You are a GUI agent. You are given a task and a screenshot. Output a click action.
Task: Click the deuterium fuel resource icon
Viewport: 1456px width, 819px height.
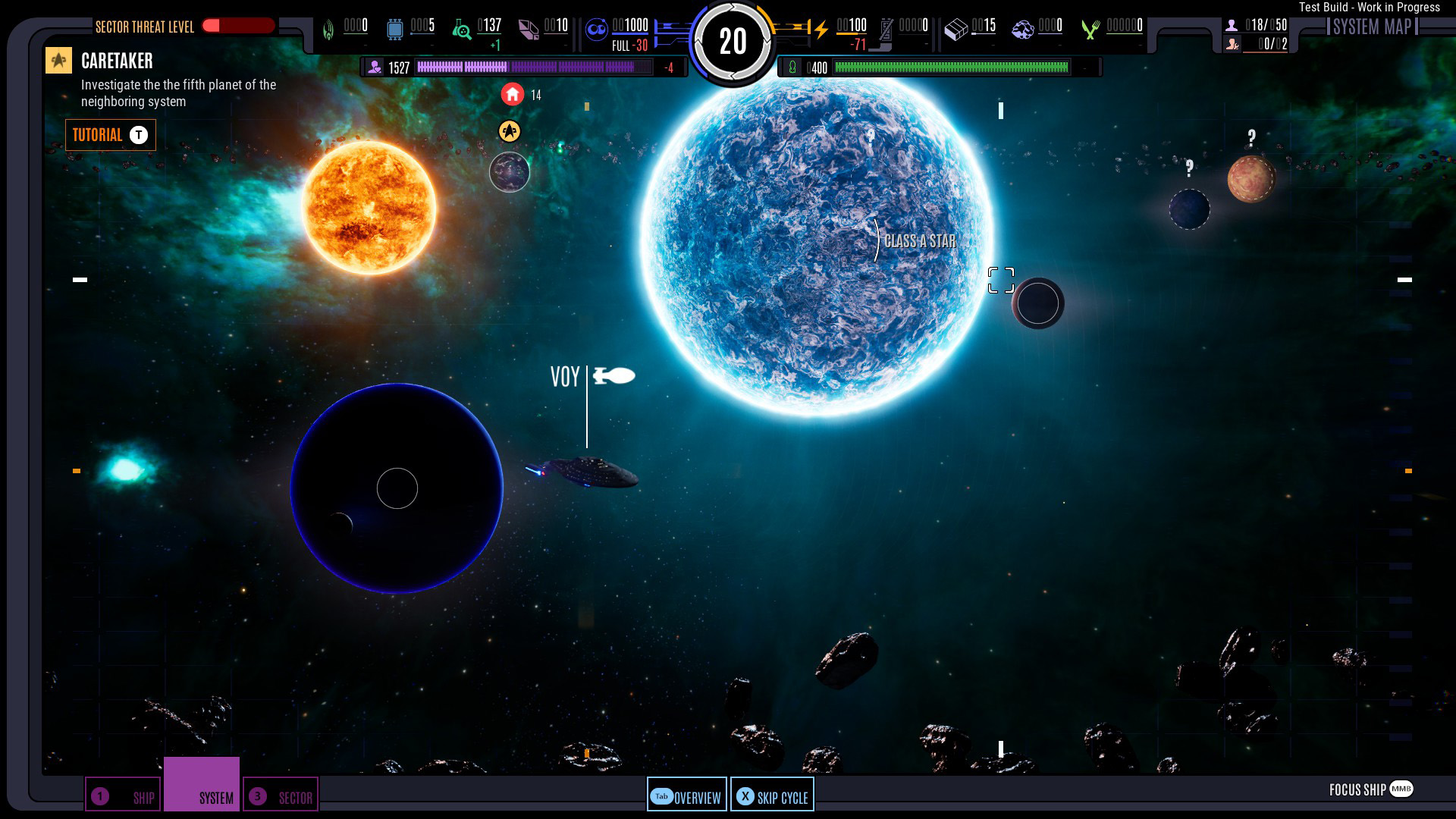point(597,30)
